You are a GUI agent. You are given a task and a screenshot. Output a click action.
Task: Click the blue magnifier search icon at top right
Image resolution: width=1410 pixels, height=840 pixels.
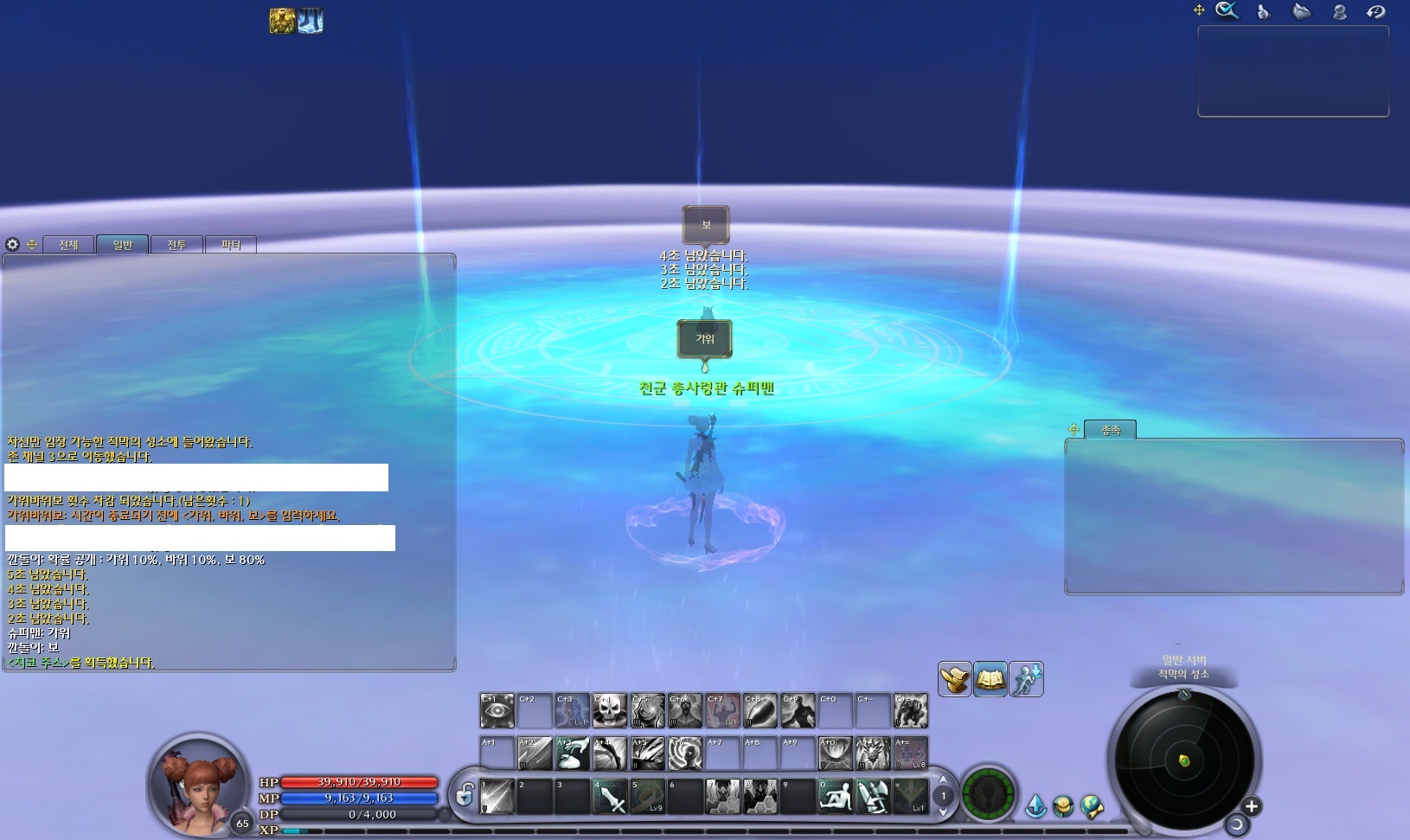pos(1227,10)
